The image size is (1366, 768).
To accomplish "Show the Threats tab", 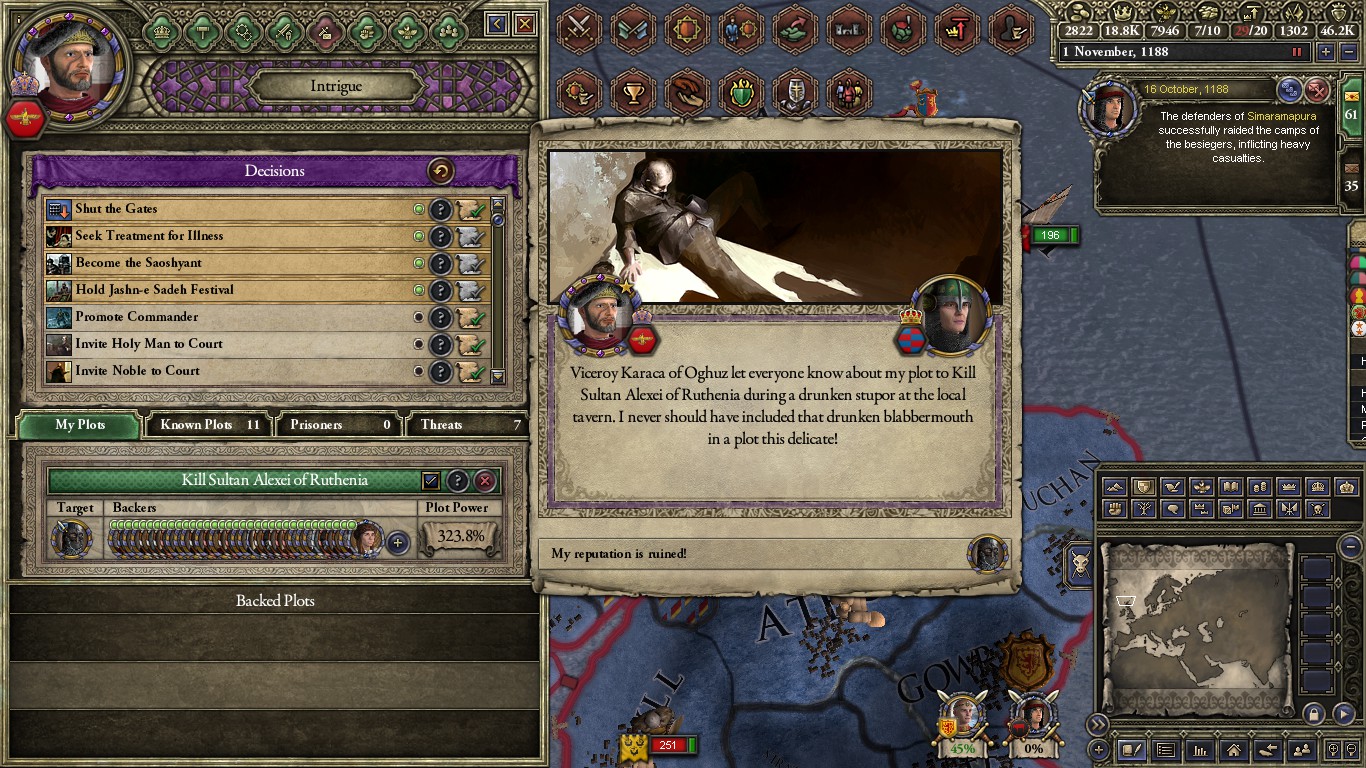I will click(x=465, y=425).
